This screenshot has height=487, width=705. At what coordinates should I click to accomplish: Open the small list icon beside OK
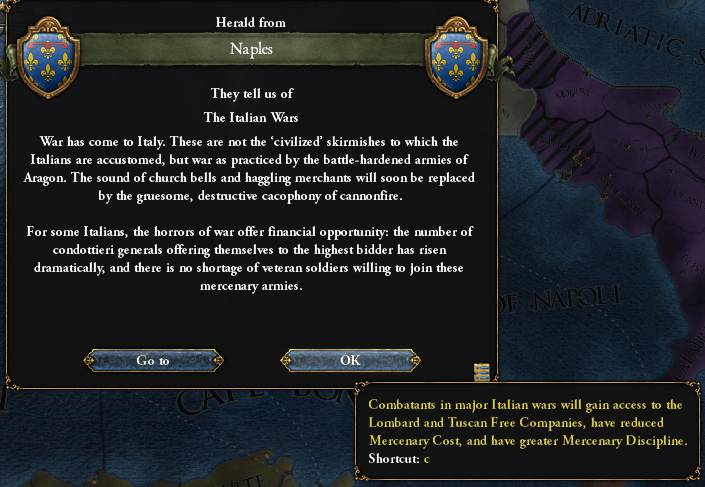tap(482, 372)
